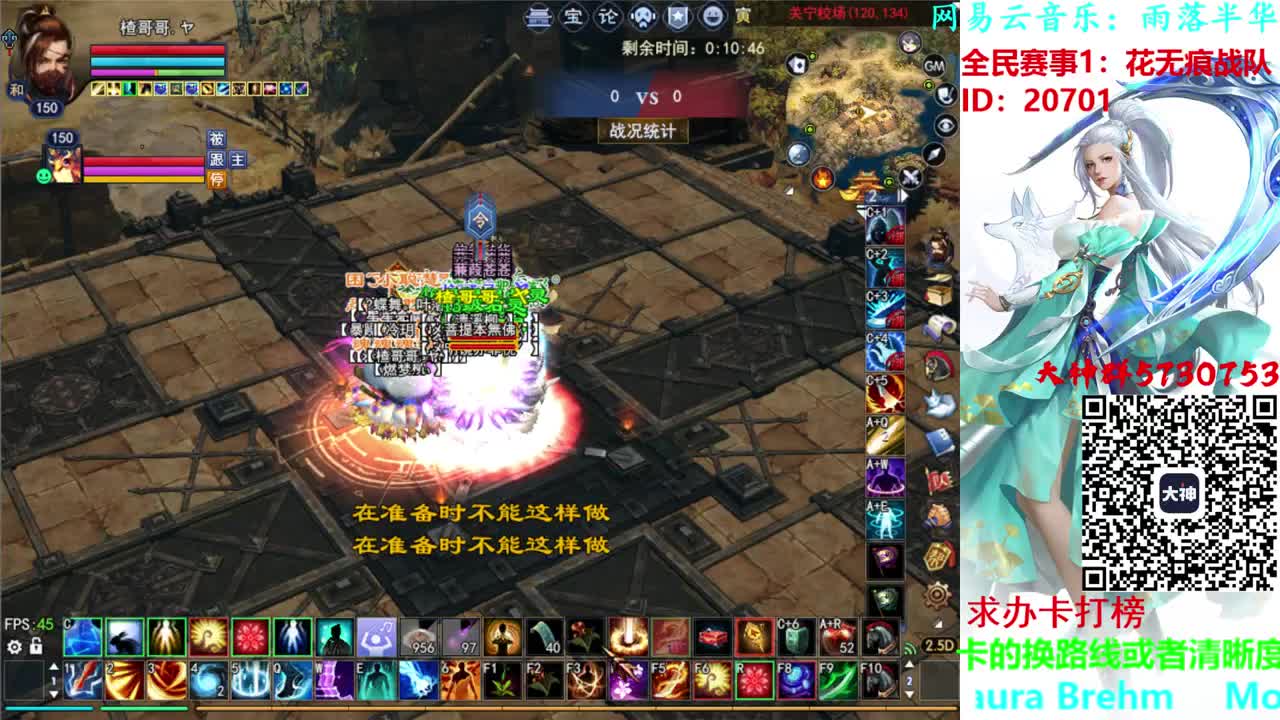
Task: Toggle the lock icon beside the FPS counter
Action: (36, 647)
